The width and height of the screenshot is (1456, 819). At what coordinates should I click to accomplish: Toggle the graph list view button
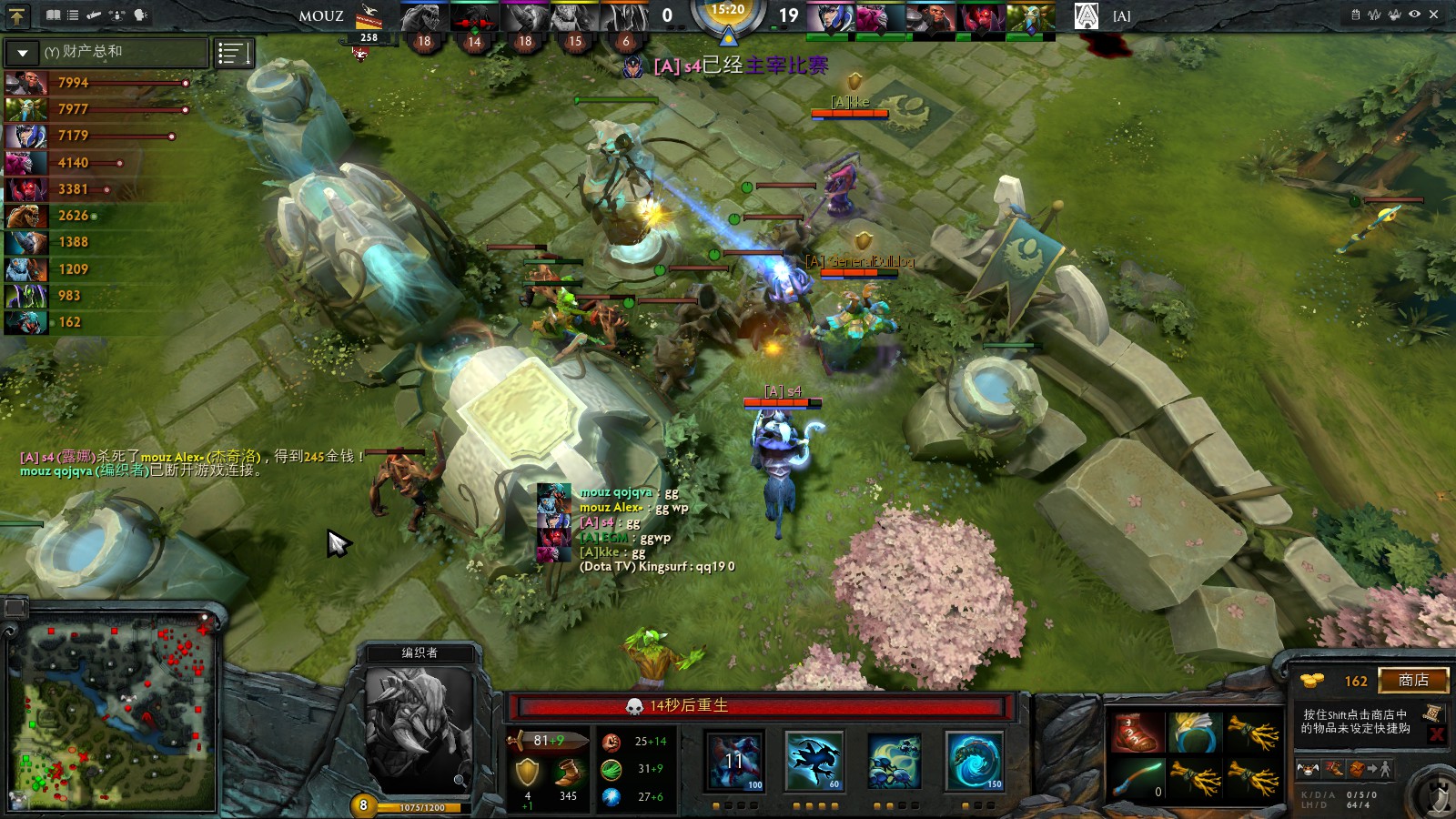coord(233,54)
